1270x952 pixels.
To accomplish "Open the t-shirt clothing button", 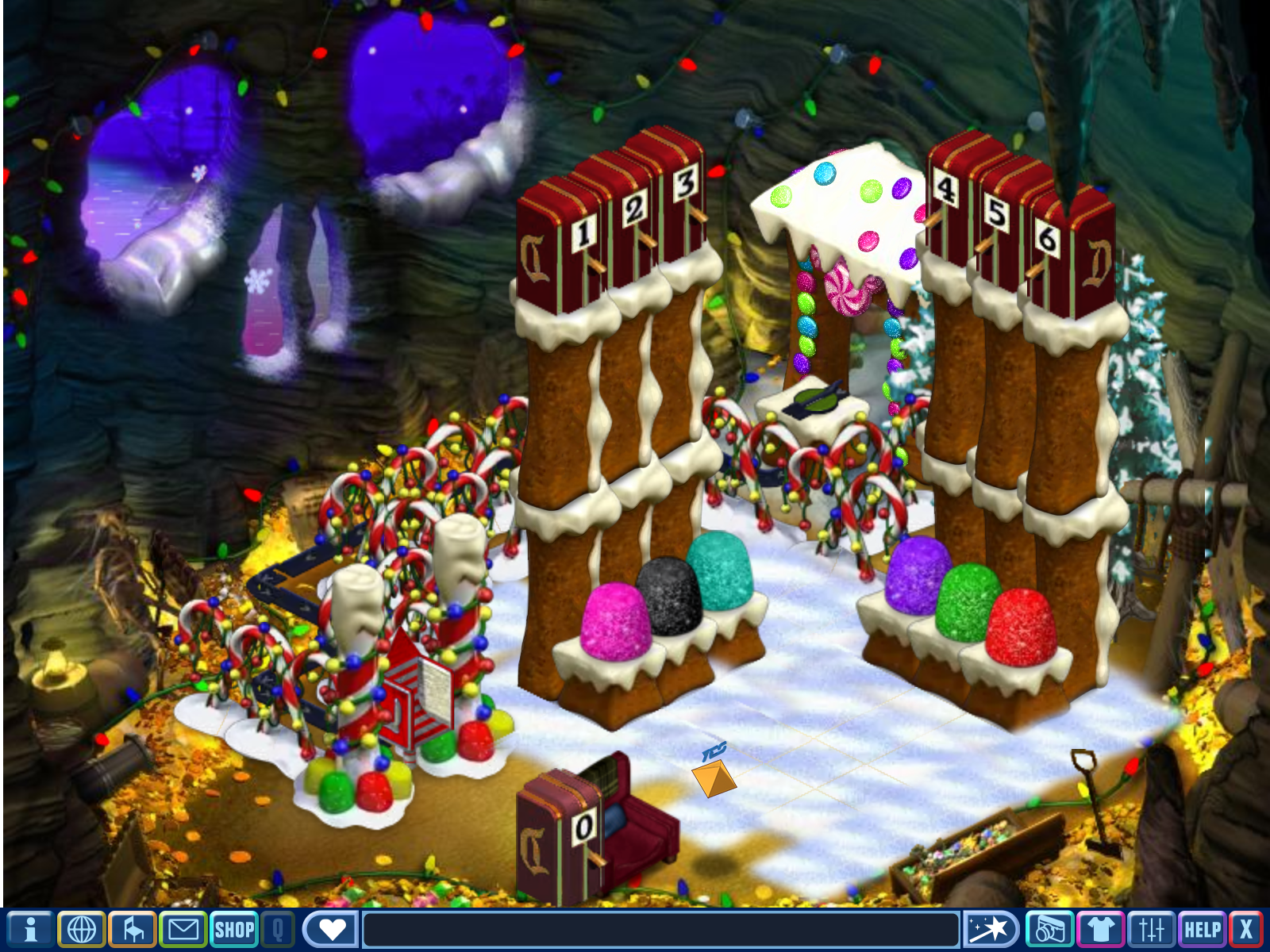I will tap(1100, 929).
